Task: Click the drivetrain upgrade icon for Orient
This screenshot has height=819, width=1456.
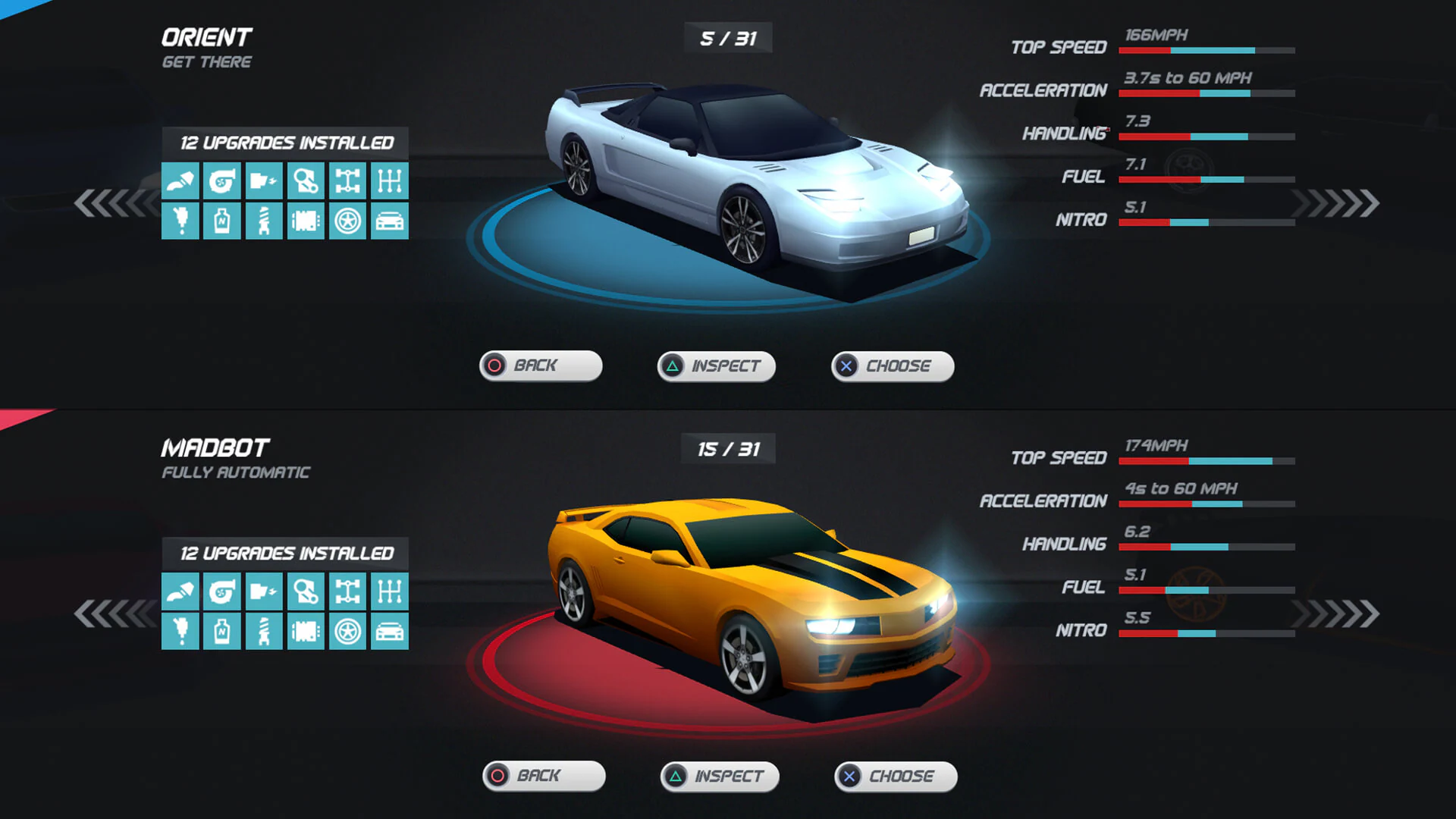Action: 348,180
